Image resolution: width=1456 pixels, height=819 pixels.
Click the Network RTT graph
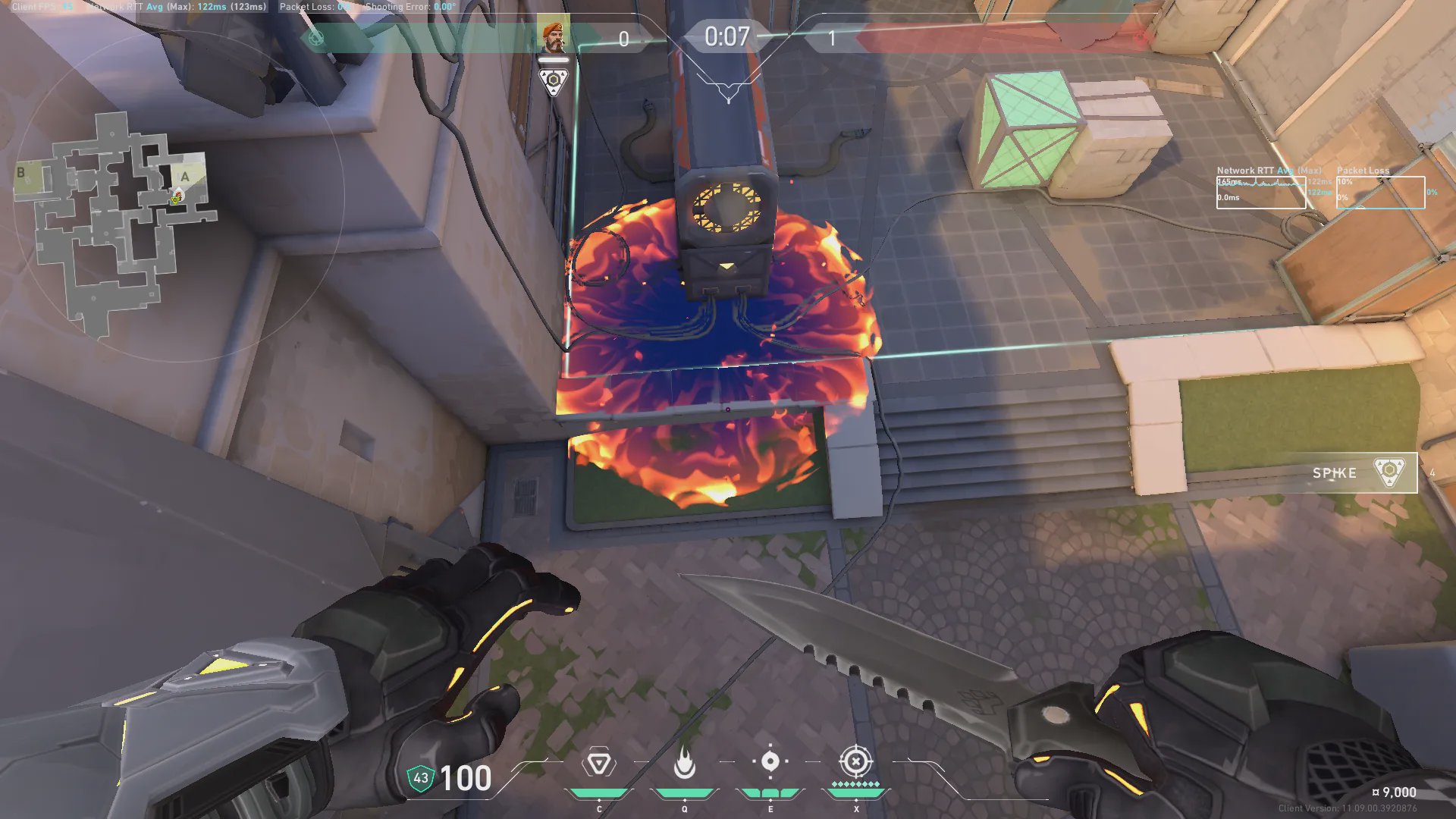[1260, 192]
